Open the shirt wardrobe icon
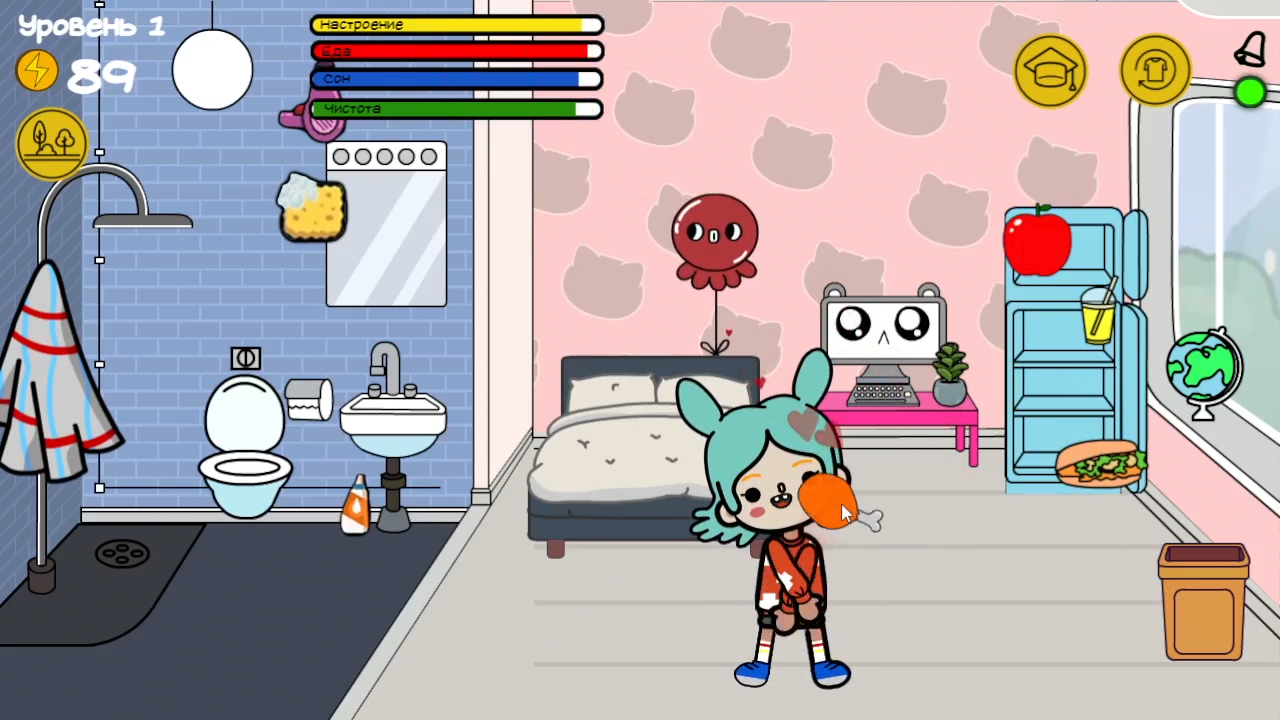 [1155, 68]
